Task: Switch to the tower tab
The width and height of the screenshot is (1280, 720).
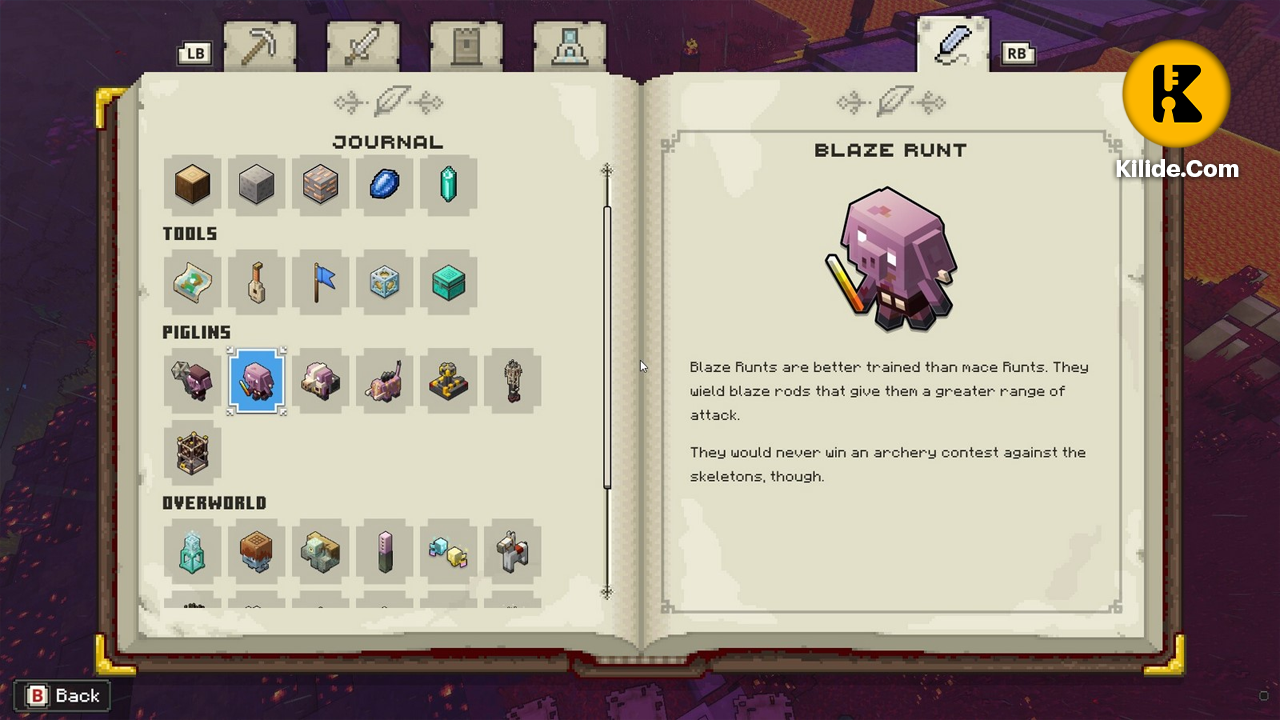Action: point(465,47)
